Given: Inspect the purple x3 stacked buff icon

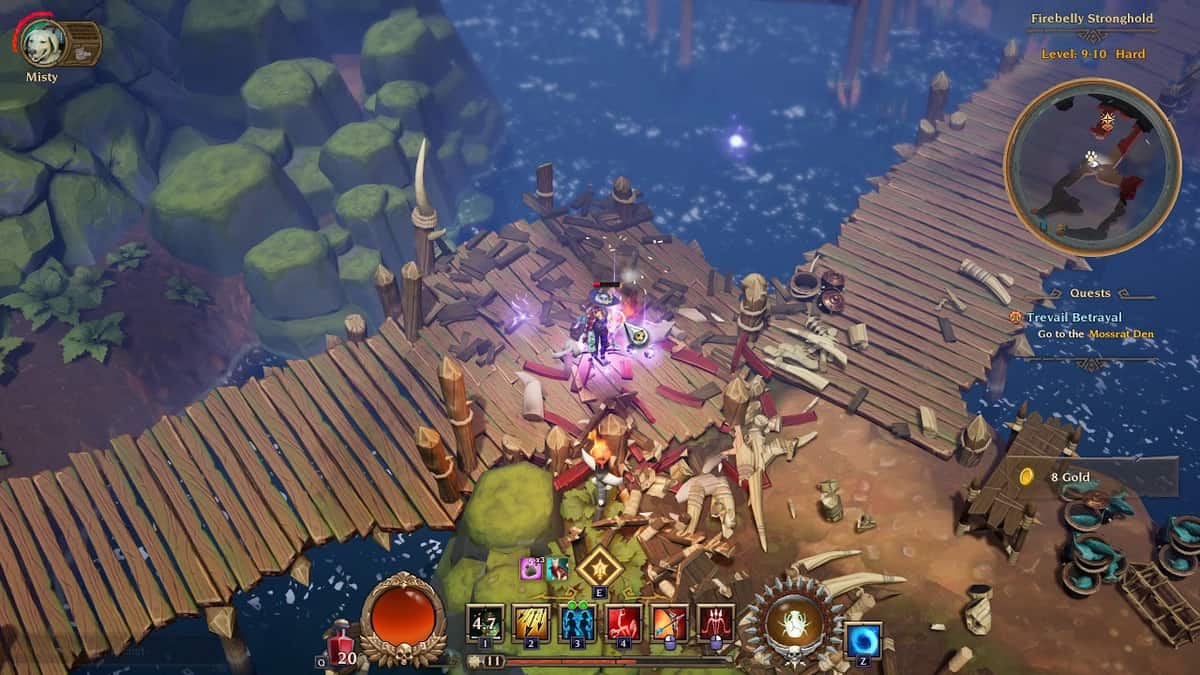Looking at the screenshot, I should point(531,568).
